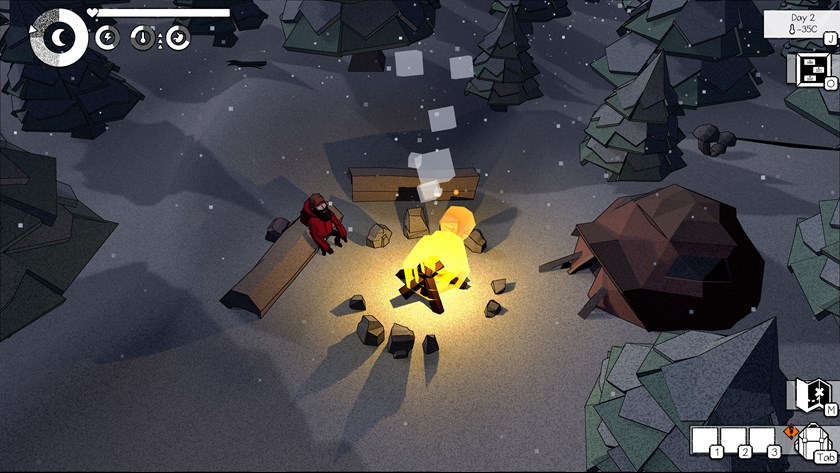Viewport: 840px width, 473px height.
Task: Select quick slot number 1
Action: tap(705, 439)
